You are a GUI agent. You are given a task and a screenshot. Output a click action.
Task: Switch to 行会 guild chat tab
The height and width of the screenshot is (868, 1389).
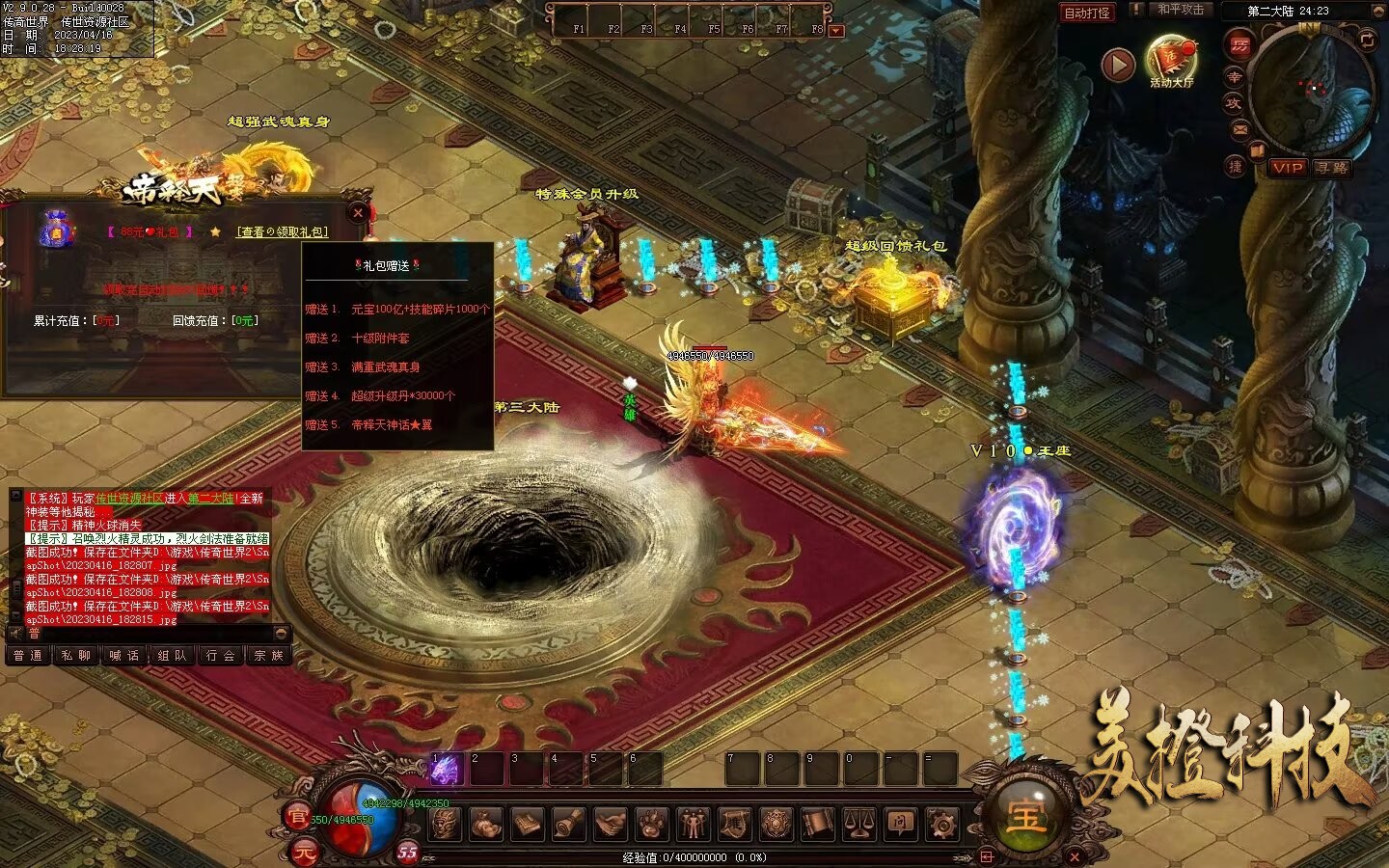click(x=221, y=656)
